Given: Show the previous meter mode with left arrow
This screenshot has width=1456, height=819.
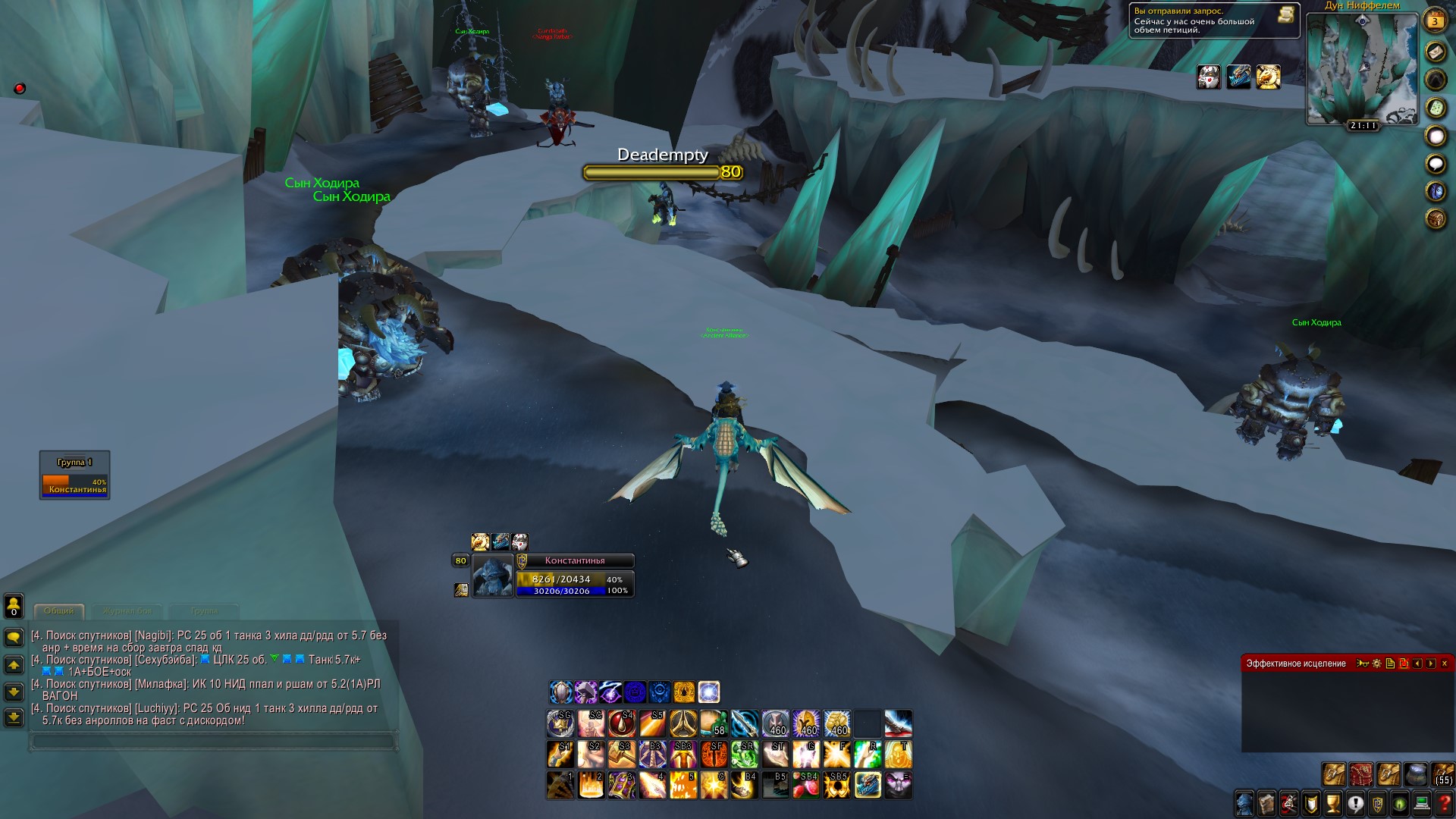Looking at the screenshot, I should pyautogui.click(x=1417, y=664).
